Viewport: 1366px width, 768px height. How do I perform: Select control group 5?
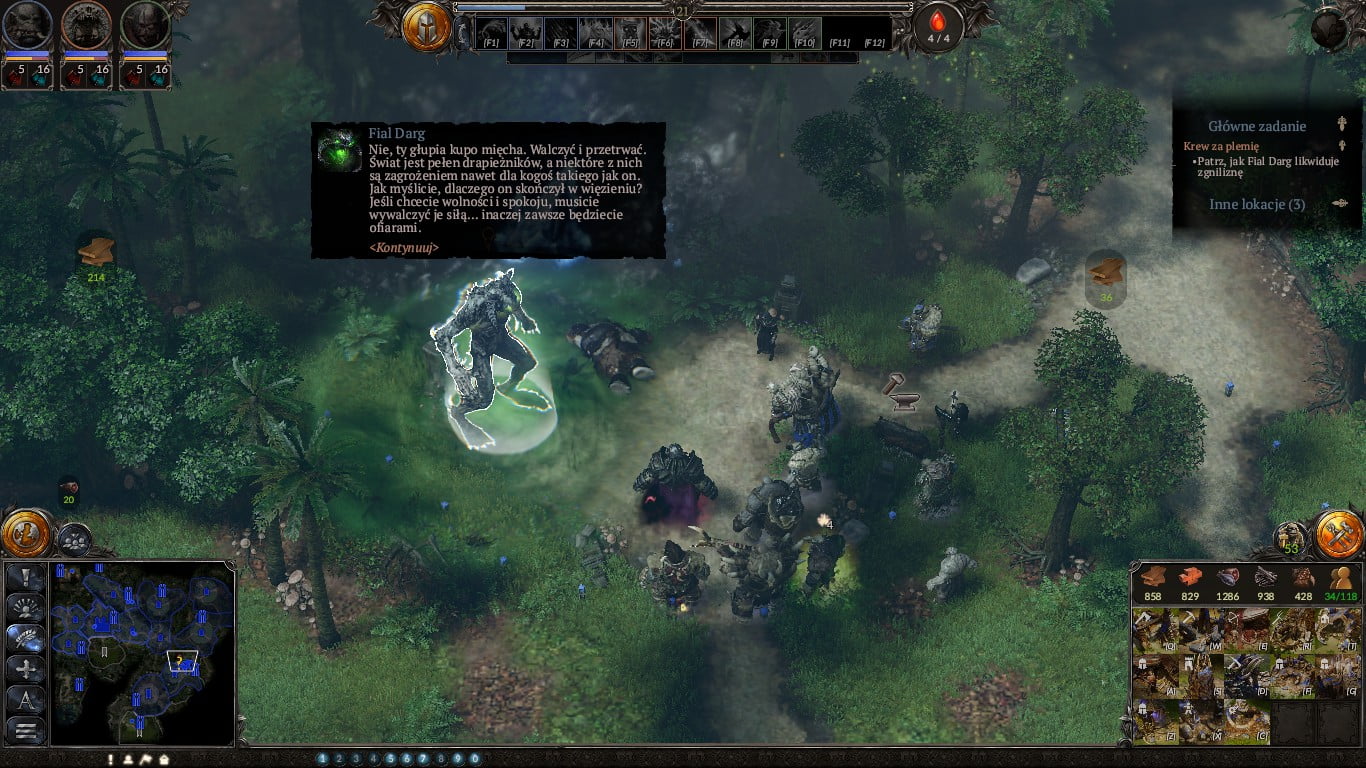click(x=390, y=759)
